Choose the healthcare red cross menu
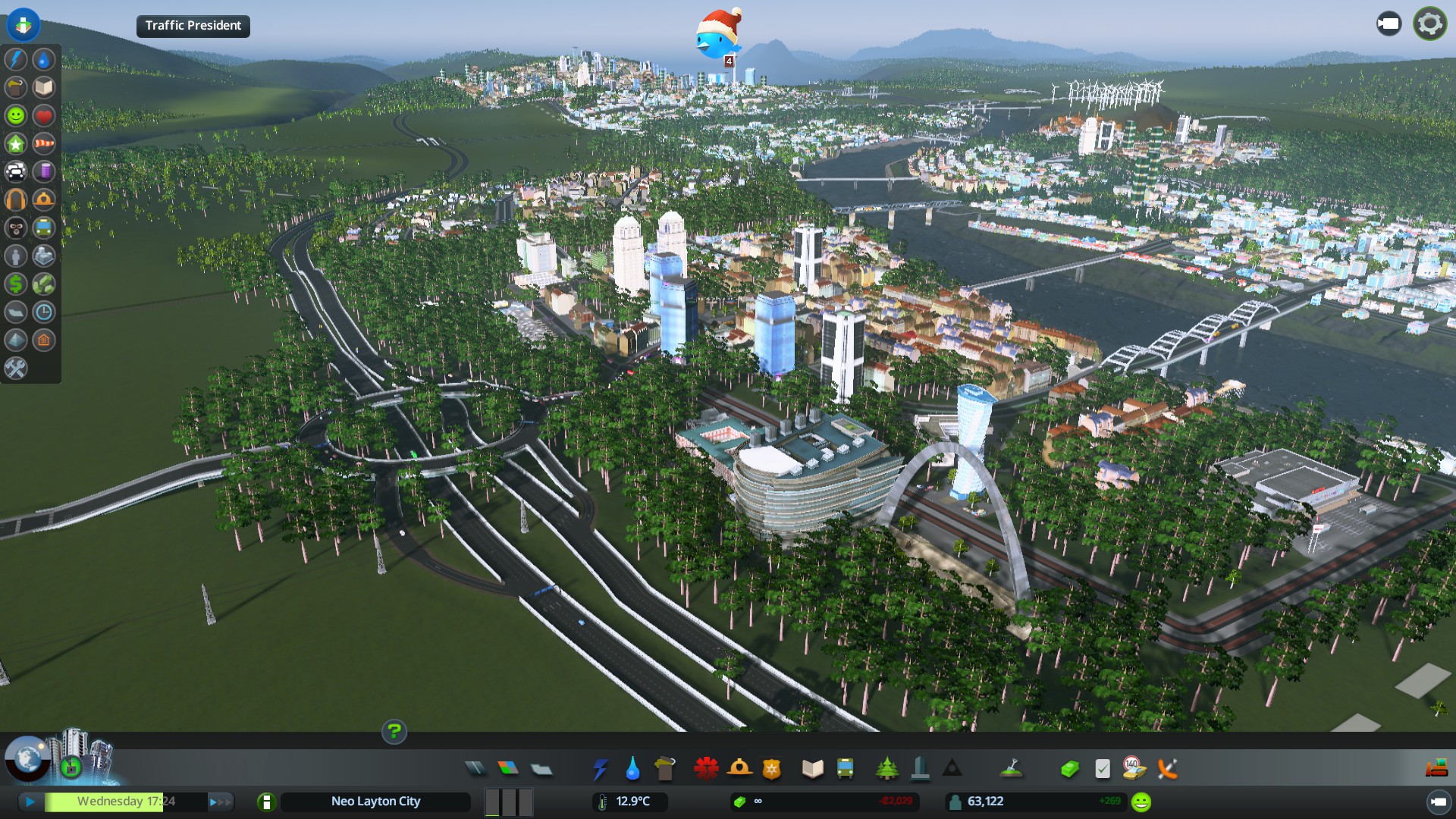This screenshot has height=819, width=1456. click(706, 769)
